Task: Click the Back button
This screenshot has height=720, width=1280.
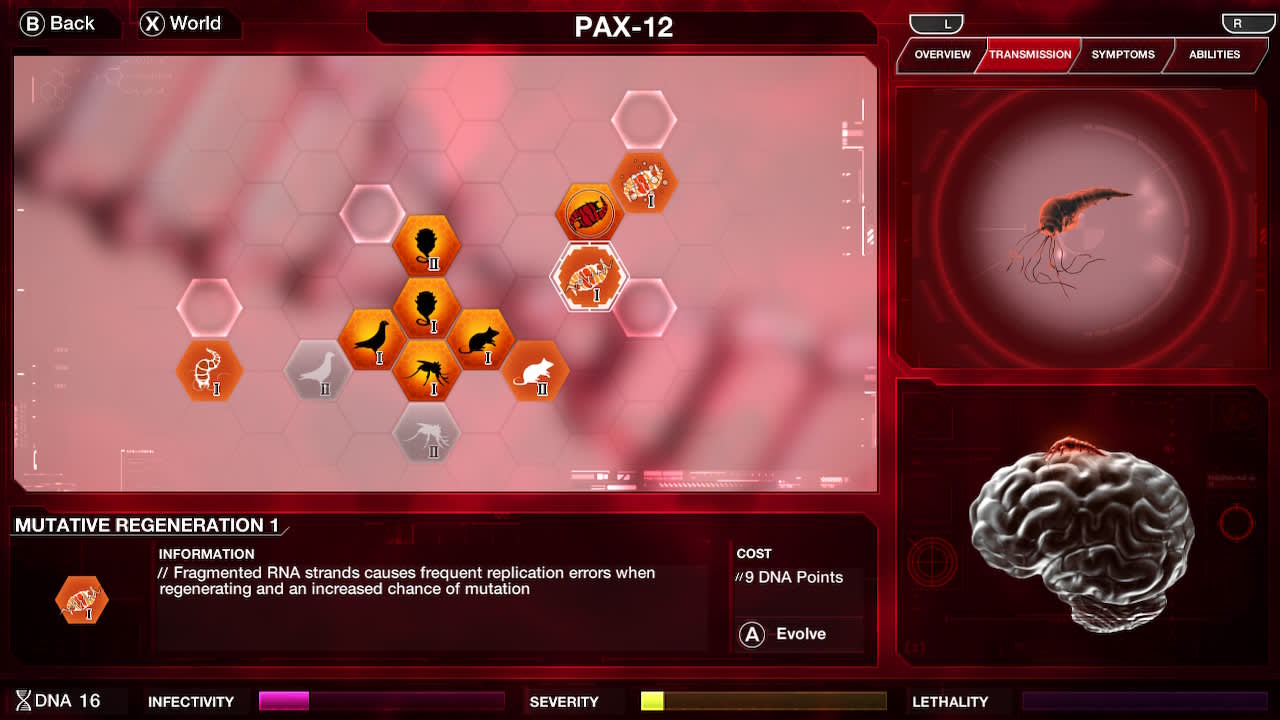Action: pyautogui.click(x=60, y=23)
